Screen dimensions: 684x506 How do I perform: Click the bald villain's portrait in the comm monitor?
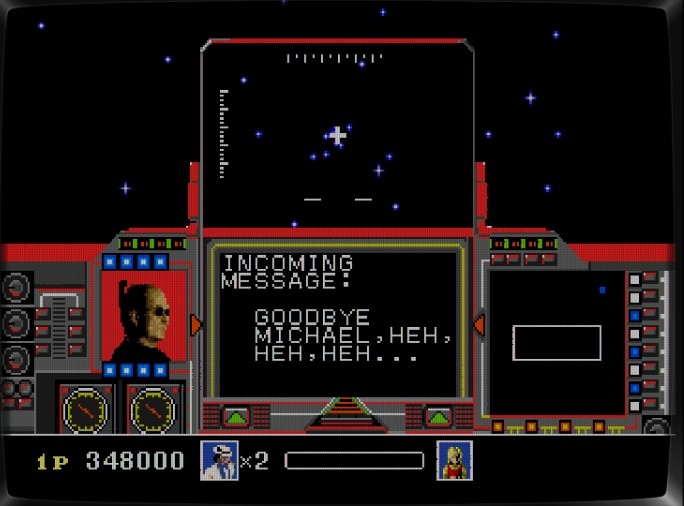(x=144, y=317)
